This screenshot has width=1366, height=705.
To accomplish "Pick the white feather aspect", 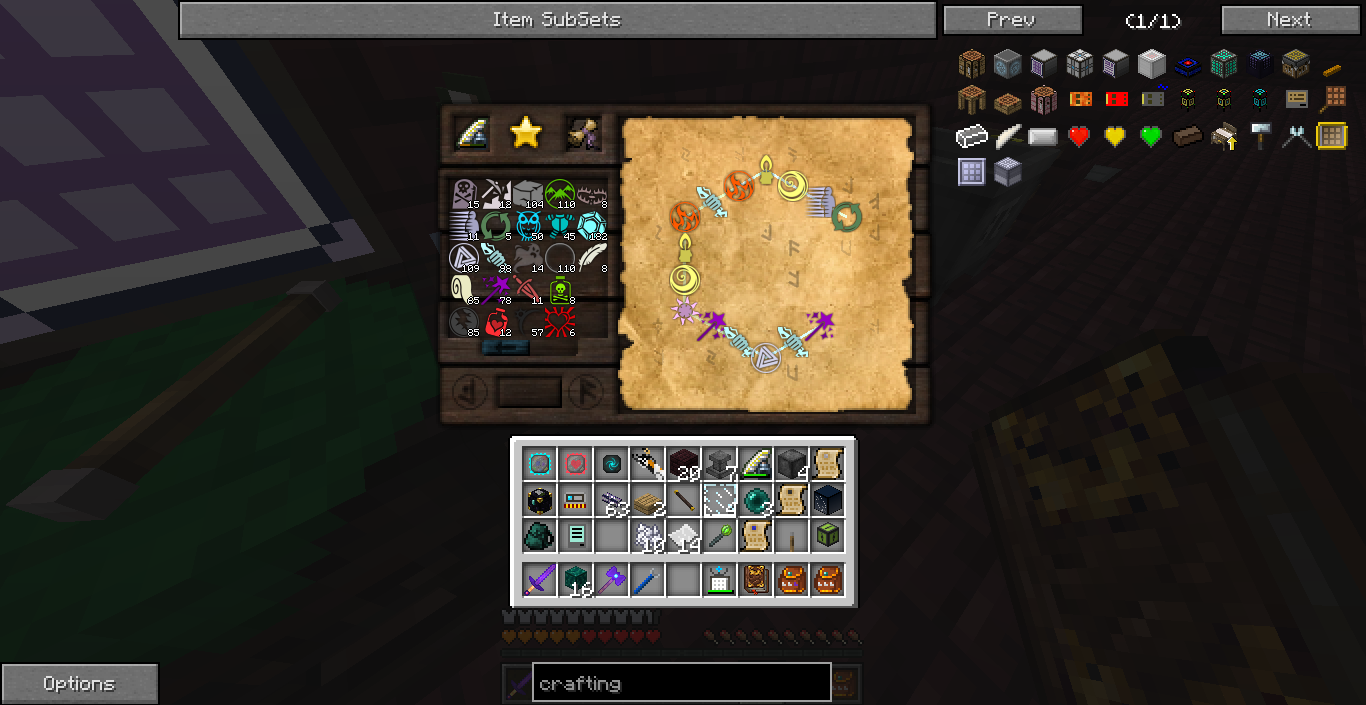I will [x=593, y=257].
